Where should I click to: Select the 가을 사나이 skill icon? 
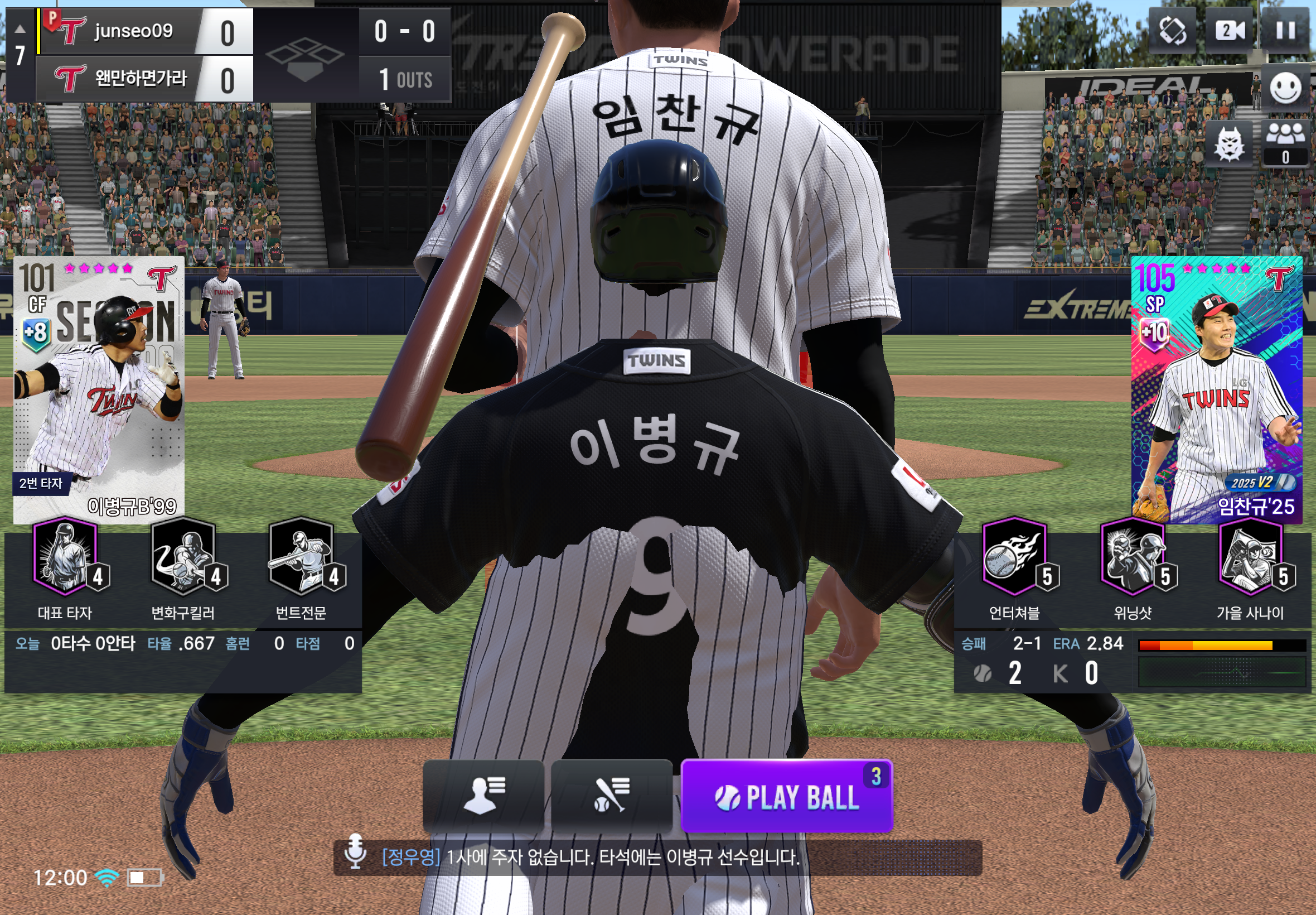pyautogui.click(x=1250, y=556)
